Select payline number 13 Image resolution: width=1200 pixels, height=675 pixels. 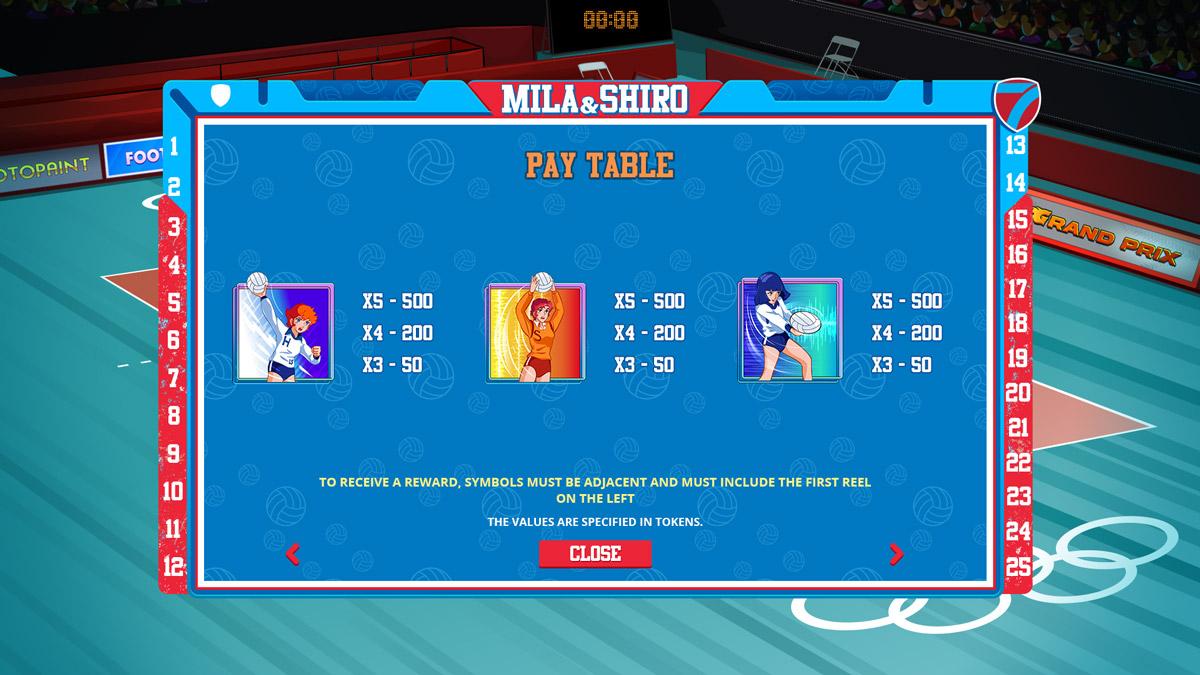[x=1015, y=145]
